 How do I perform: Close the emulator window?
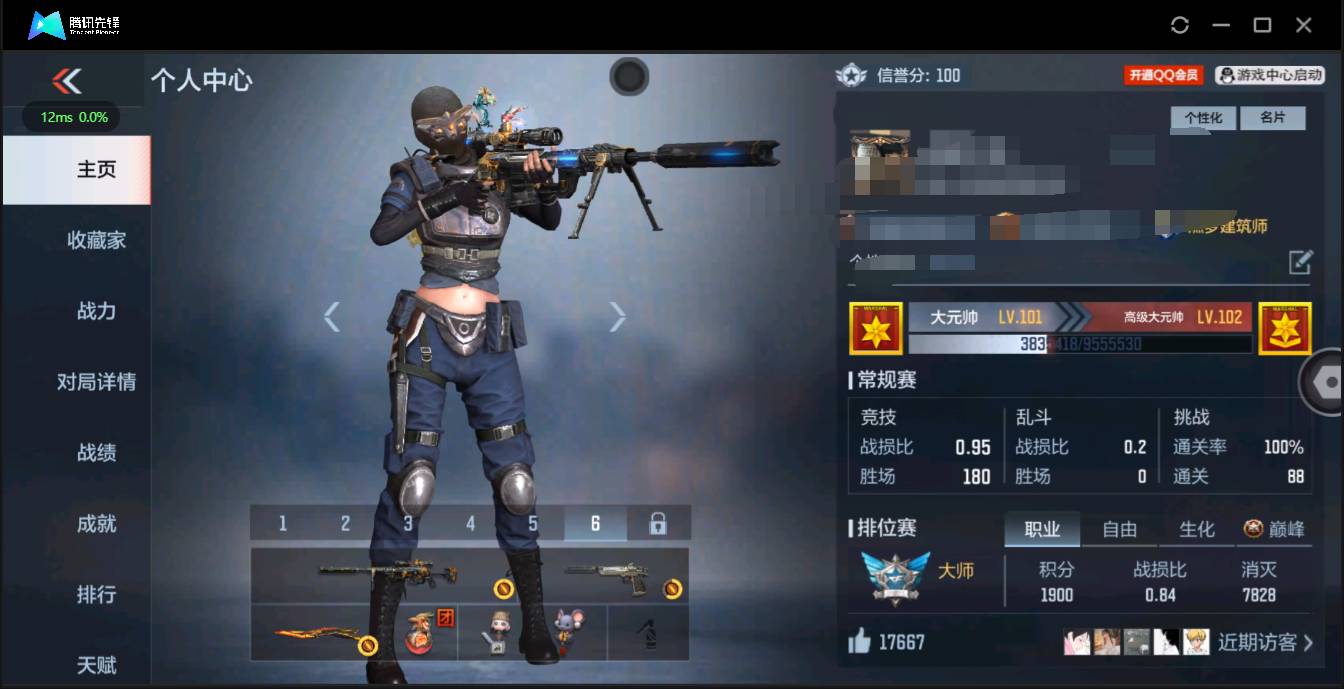1303,25
